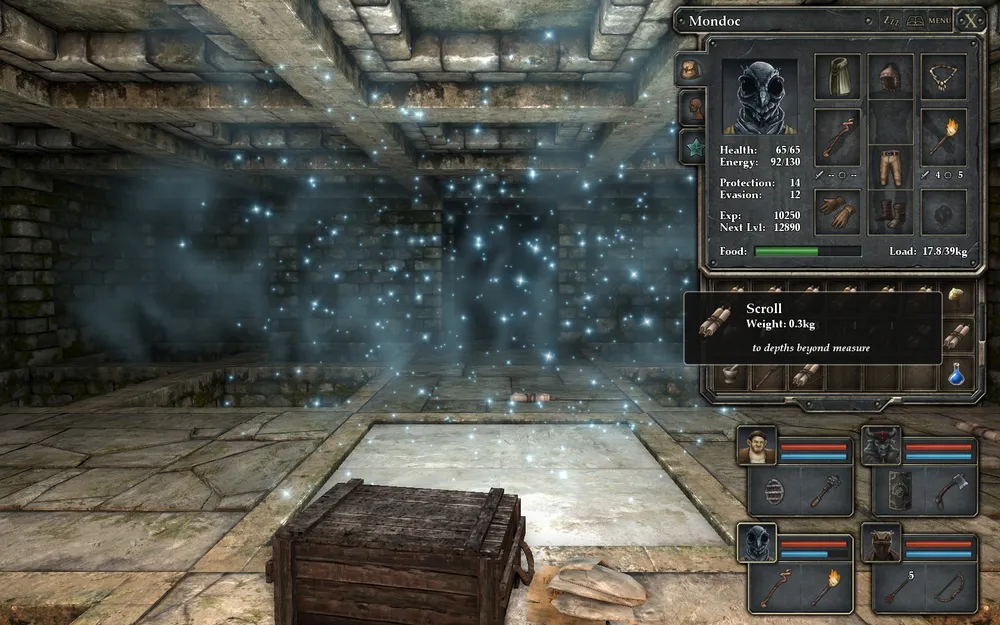
Task: Click the Zzz rest button
Action: pos(891,20)
